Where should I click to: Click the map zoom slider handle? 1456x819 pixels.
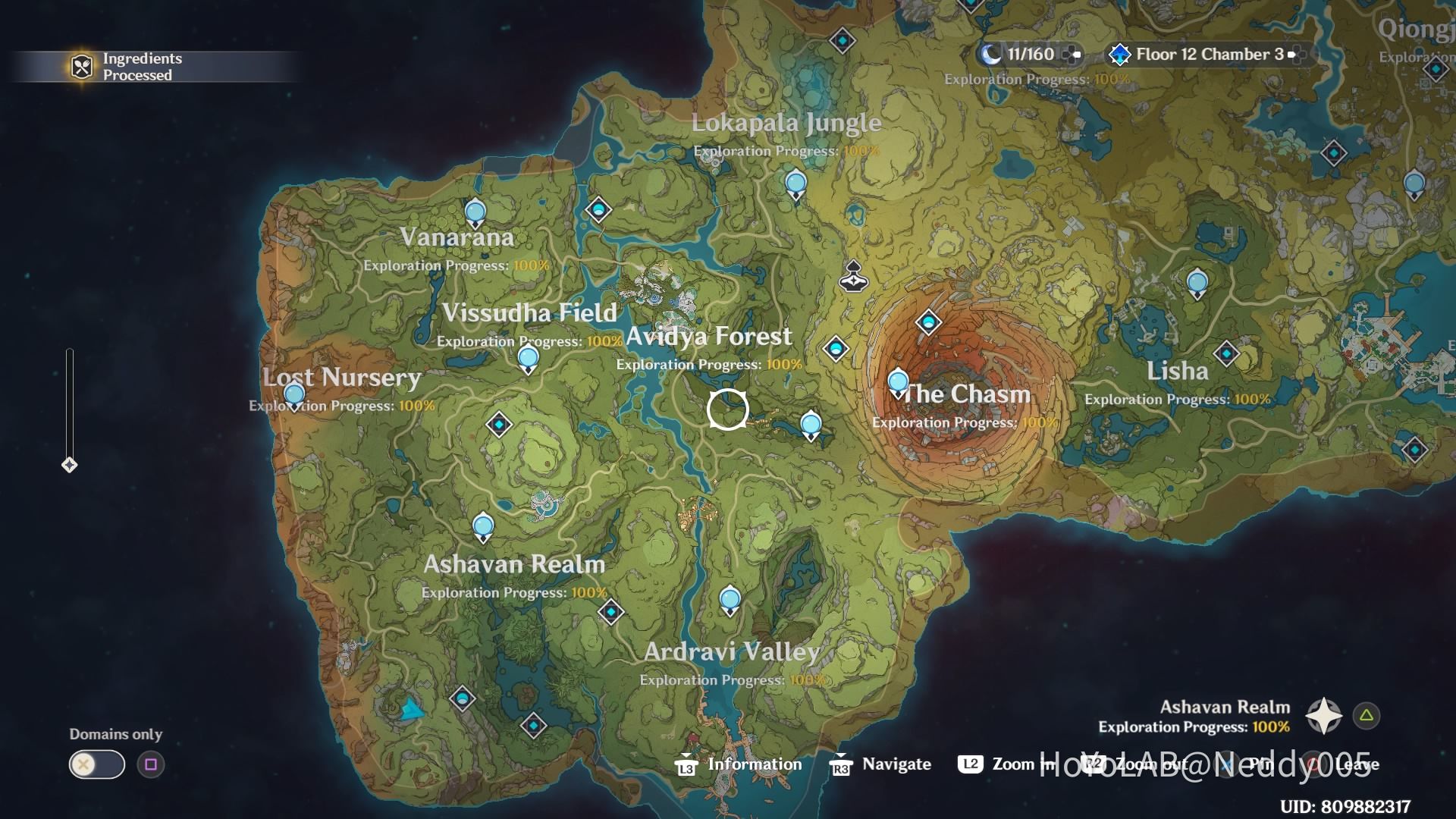tap(71, 465)
